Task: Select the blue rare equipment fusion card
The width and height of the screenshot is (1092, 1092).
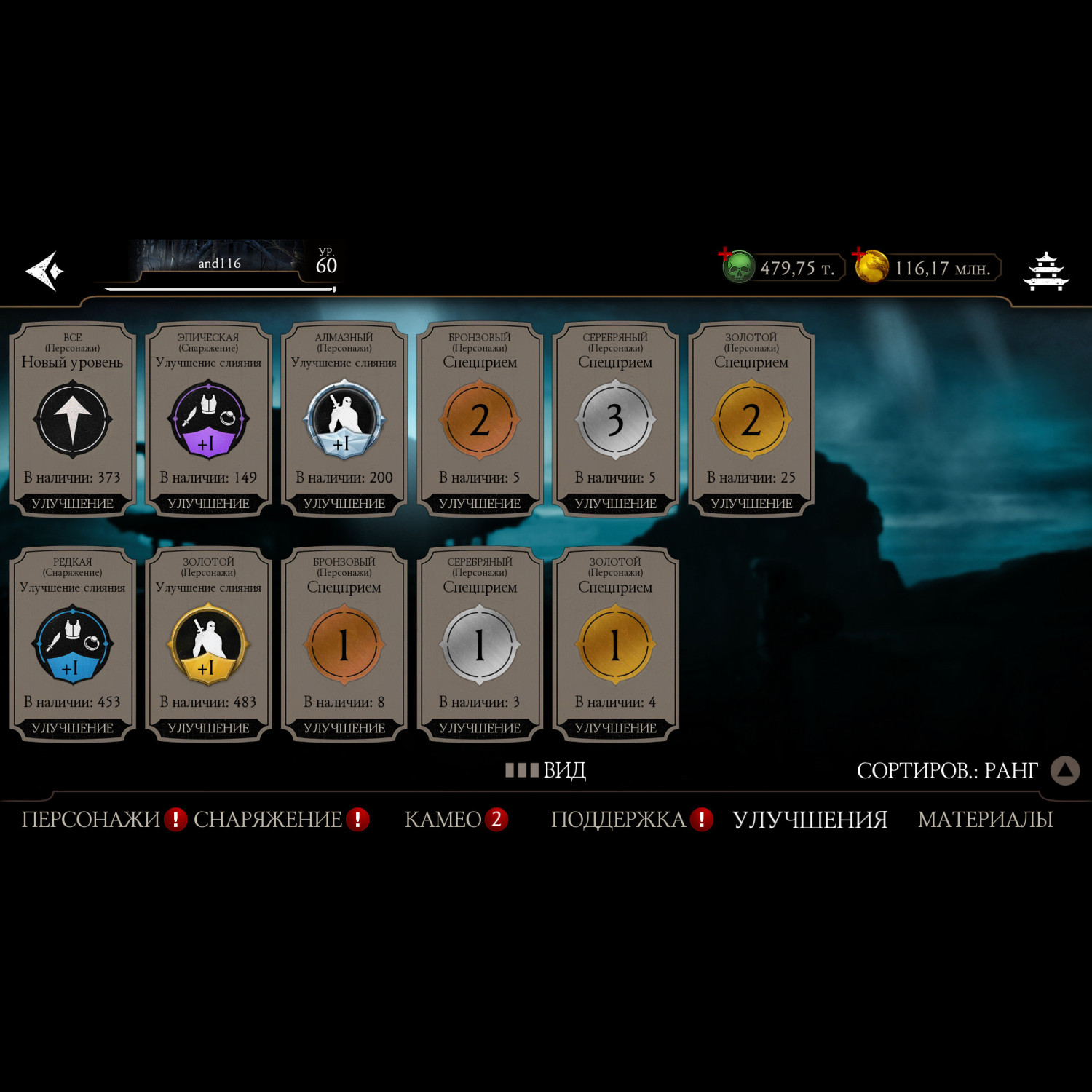Action: (x=73, y=644)
